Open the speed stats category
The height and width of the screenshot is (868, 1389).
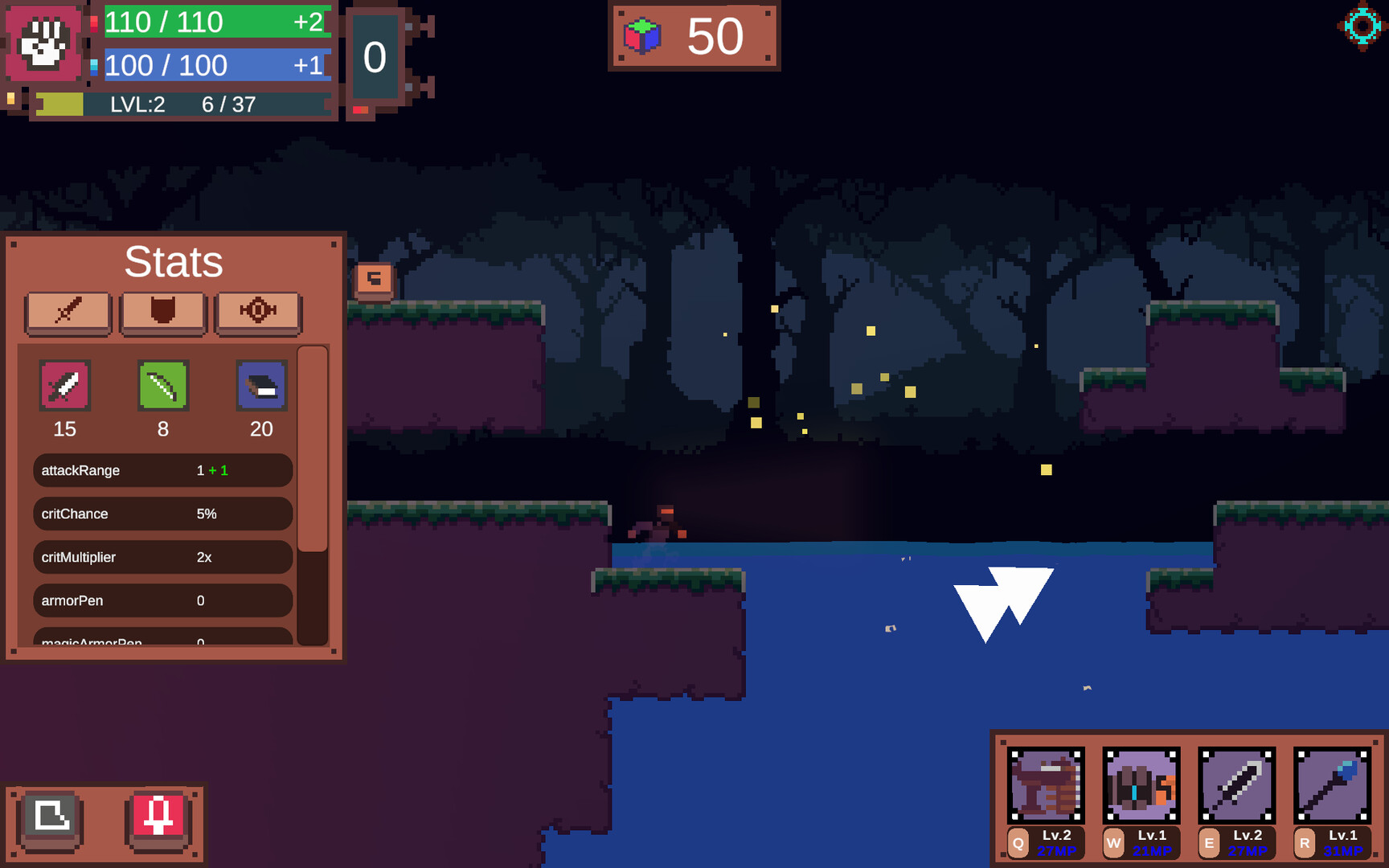[x=258, y=313]
